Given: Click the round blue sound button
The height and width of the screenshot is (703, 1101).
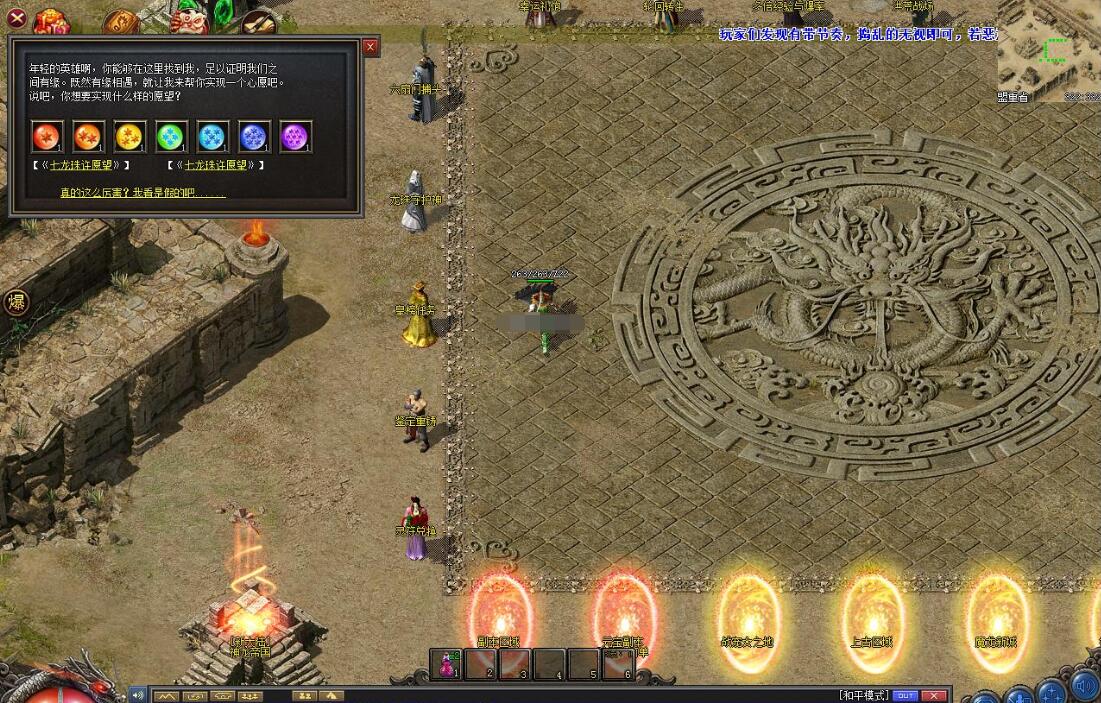Looking at the screenshot, I should point(1083,687).
